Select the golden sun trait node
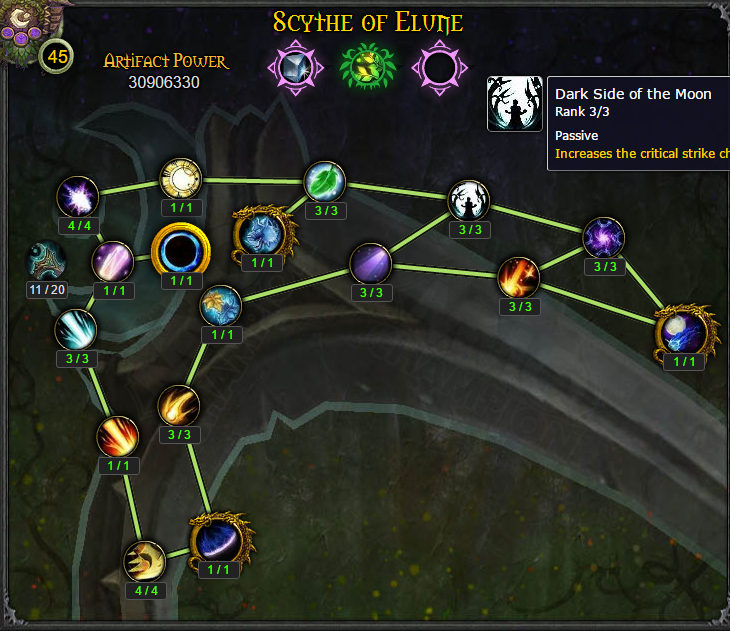 (181, 179)
